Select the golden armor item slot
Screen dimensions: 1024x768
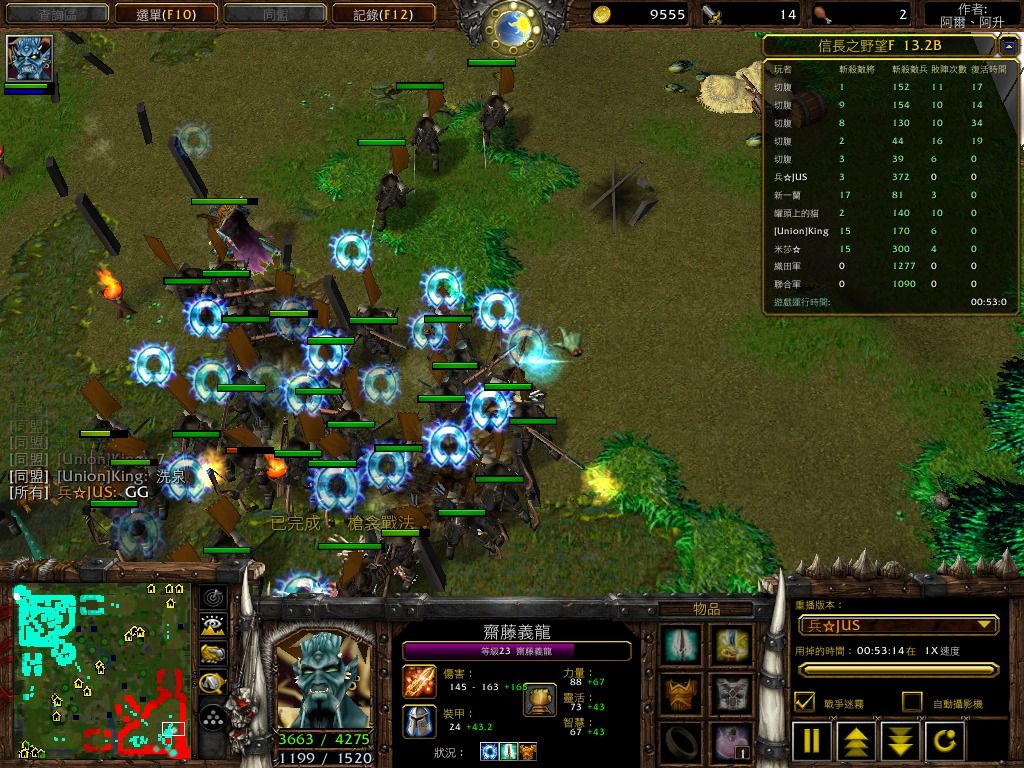click(x=682, y=693)
